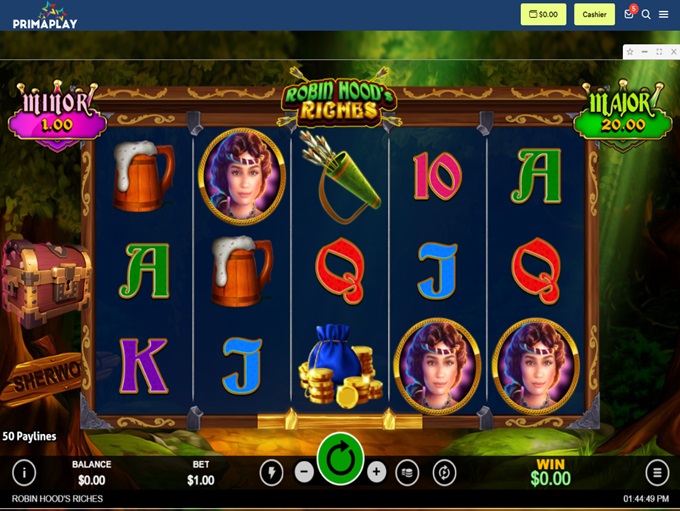Screen dimensions: 680x511
Task: Switch the game window to fullscreen
Action: [659, 51]
